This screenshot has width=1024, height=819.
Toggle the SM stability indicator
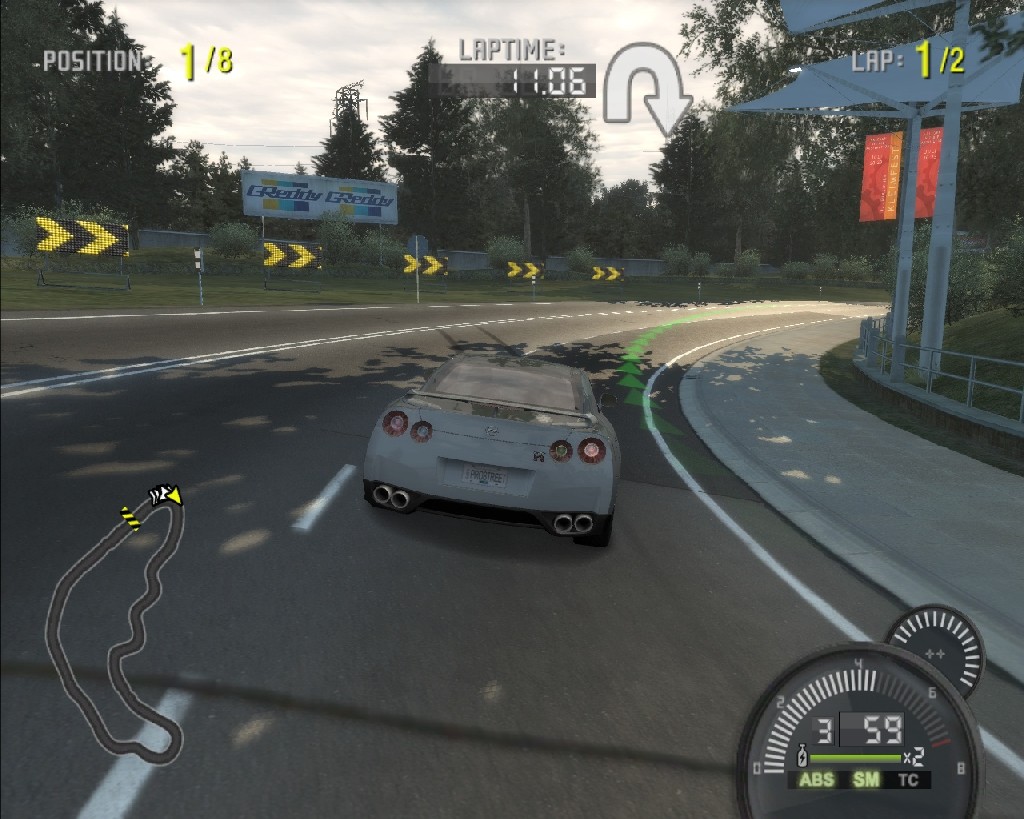coord(866,780)
